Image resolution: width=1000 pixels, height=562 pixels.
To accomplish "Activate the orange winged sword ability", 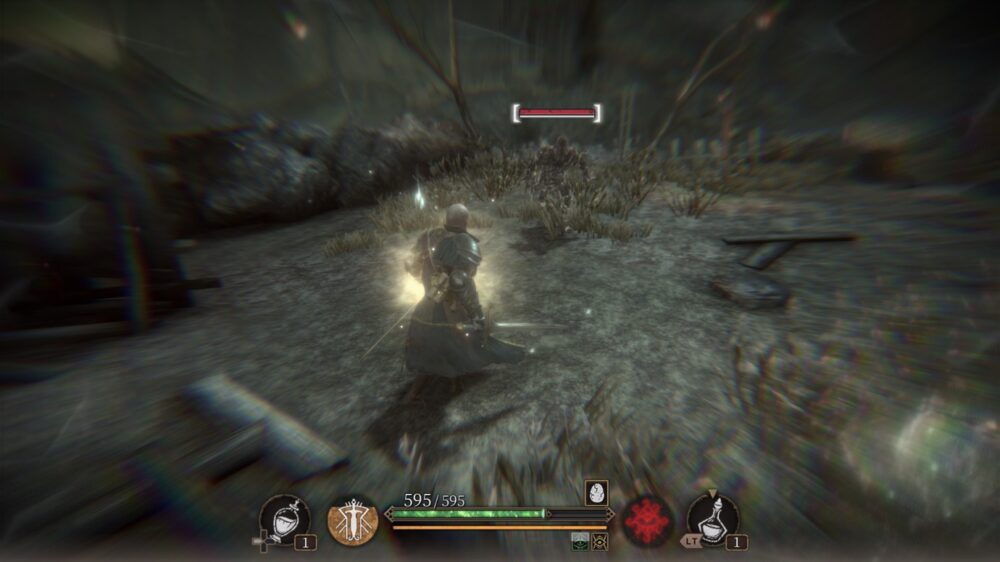I will 352,521.
